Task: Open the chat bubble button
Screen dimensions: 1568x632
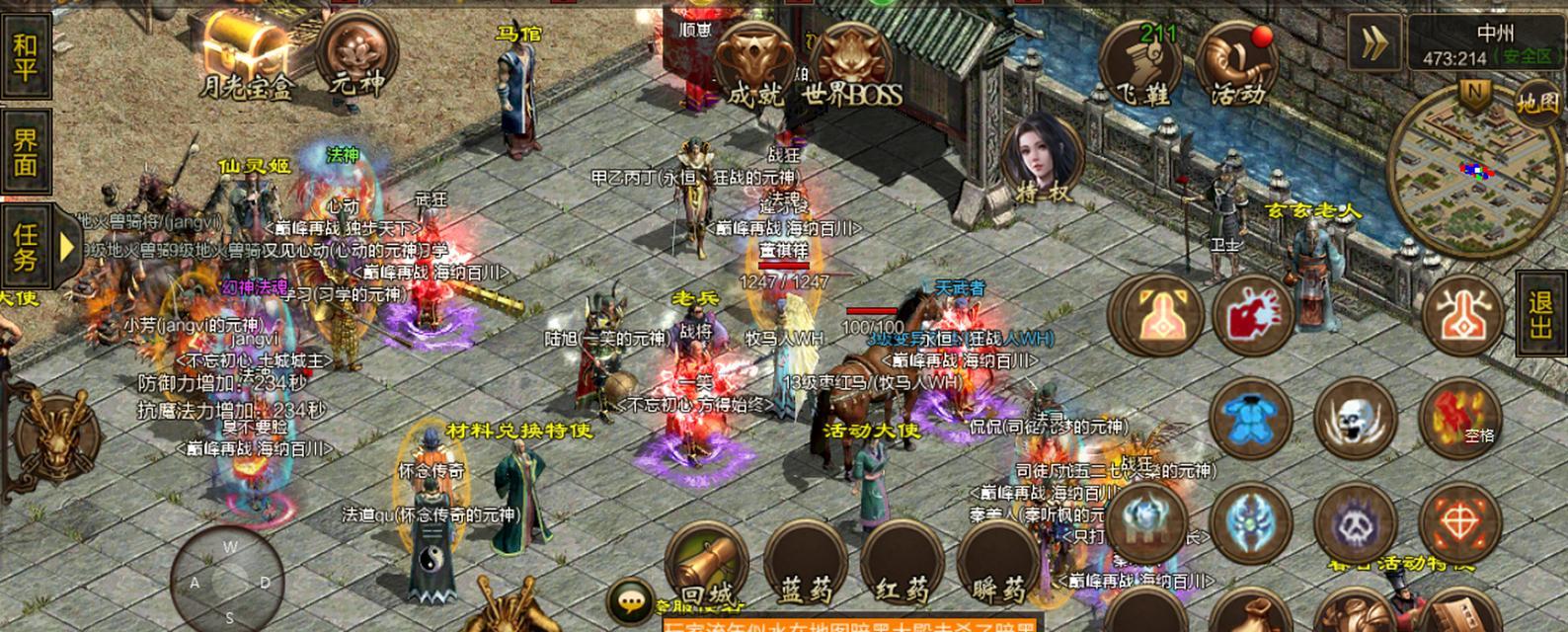Action: pos(629,599)
